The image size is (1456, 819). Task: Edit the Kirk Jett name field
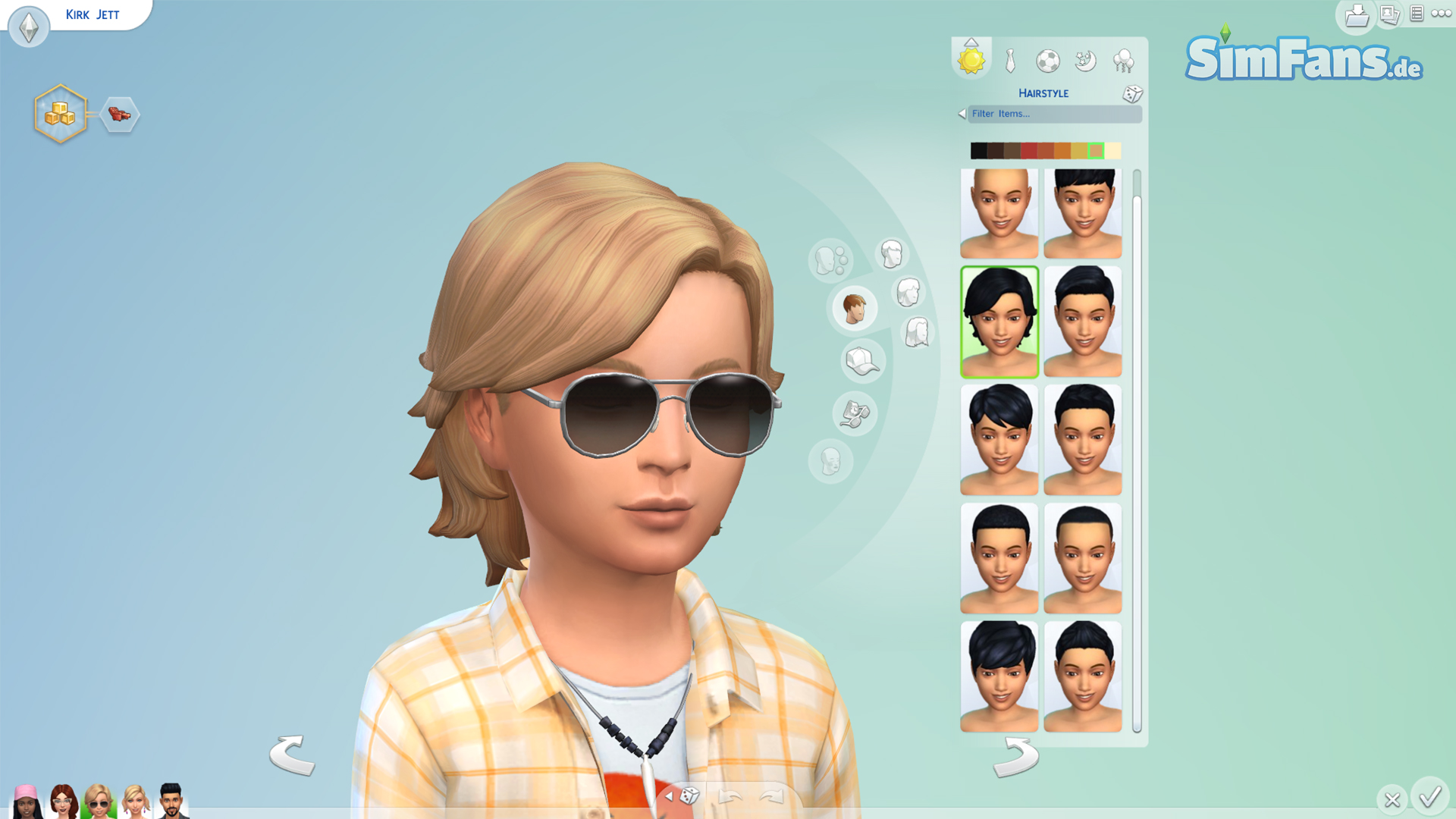click(93, 15)
